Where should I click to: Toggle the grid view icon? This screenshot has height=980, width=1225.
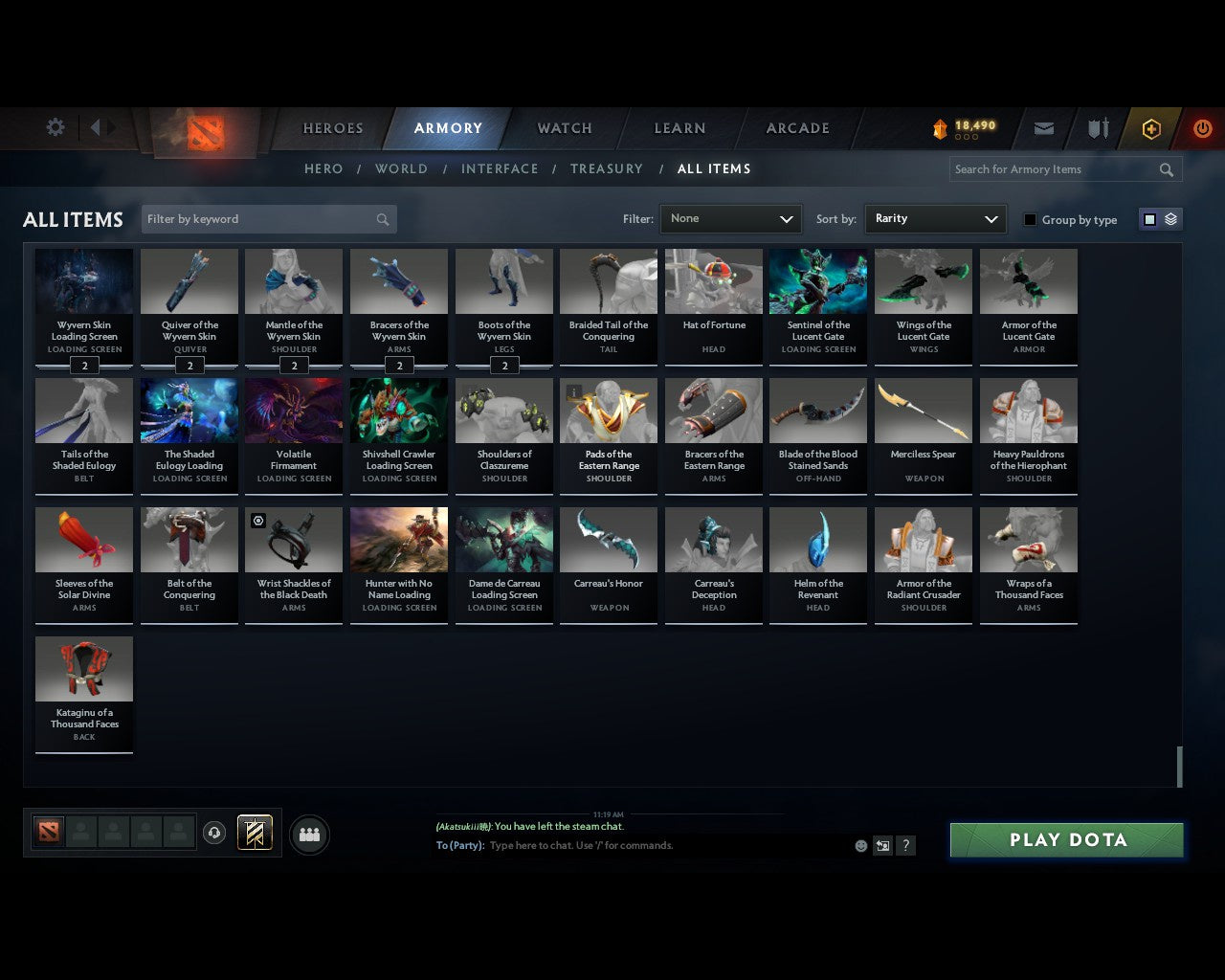[1148, 218]
